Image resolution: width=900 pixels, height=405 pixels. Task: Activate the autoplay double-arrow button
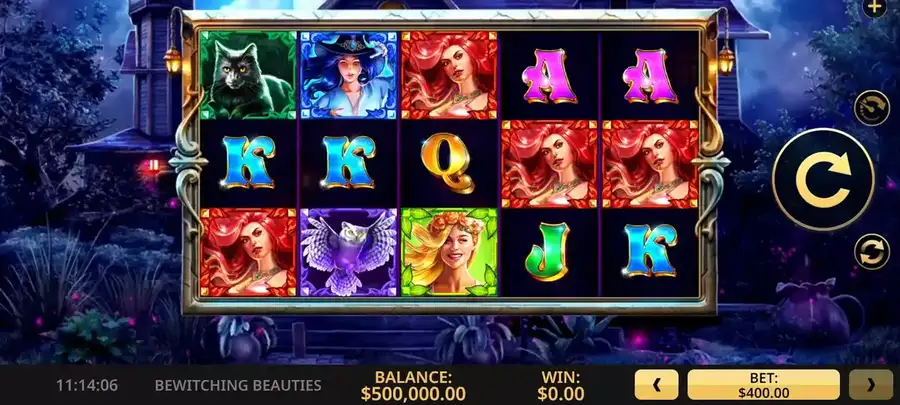(871, 250)
